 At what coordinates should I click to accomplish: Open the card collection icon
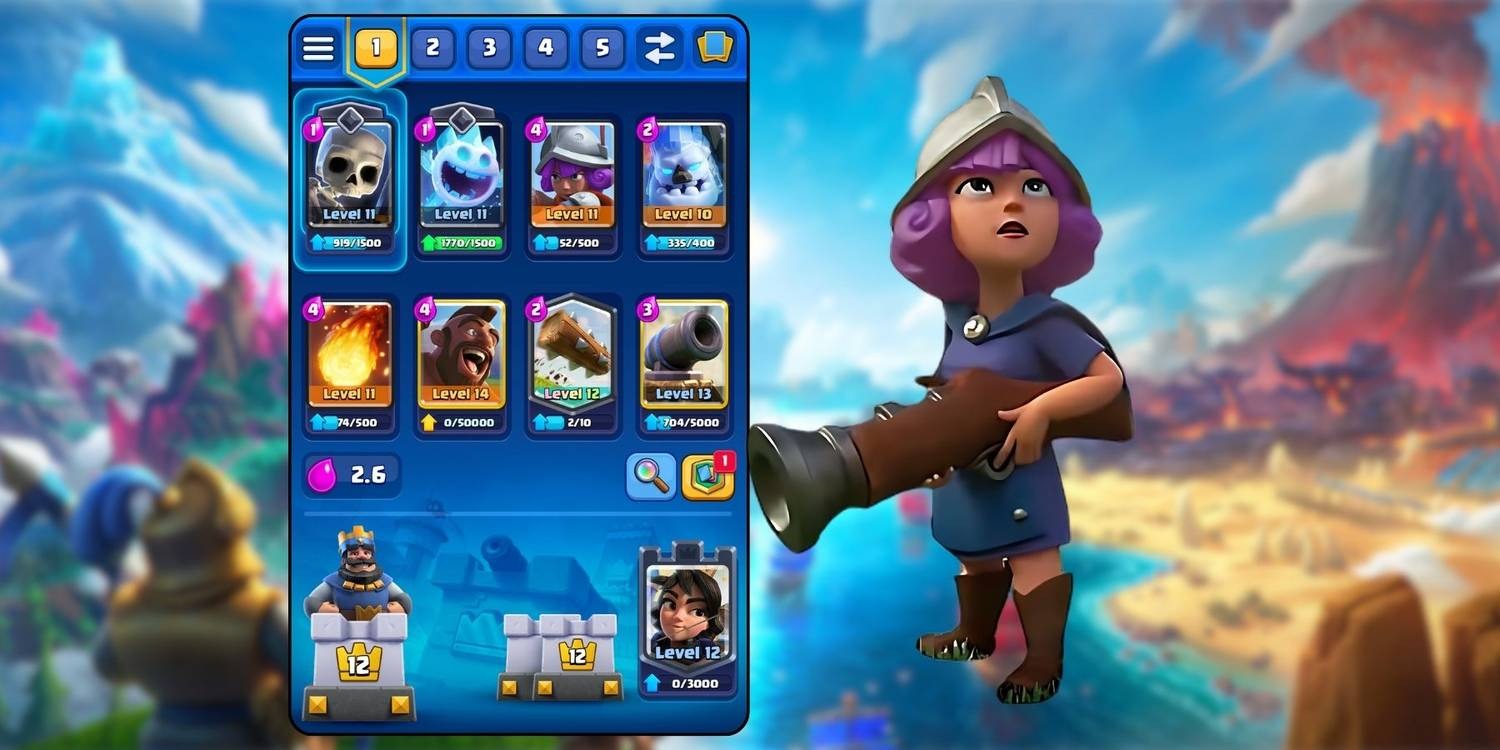click(716, 46)
